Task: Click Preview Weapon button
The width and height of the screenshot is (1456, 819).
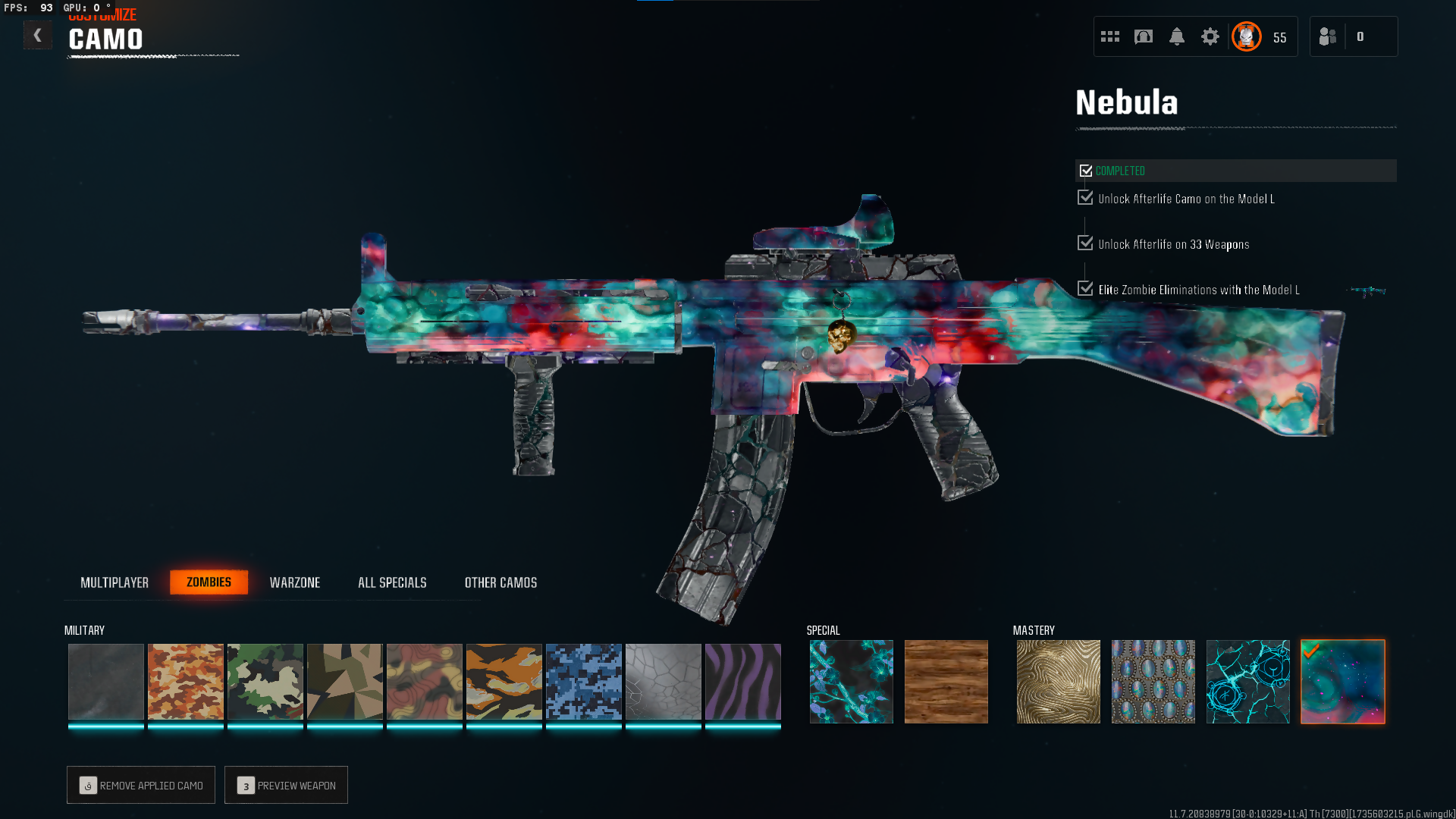Action: (x=286, y=785)
